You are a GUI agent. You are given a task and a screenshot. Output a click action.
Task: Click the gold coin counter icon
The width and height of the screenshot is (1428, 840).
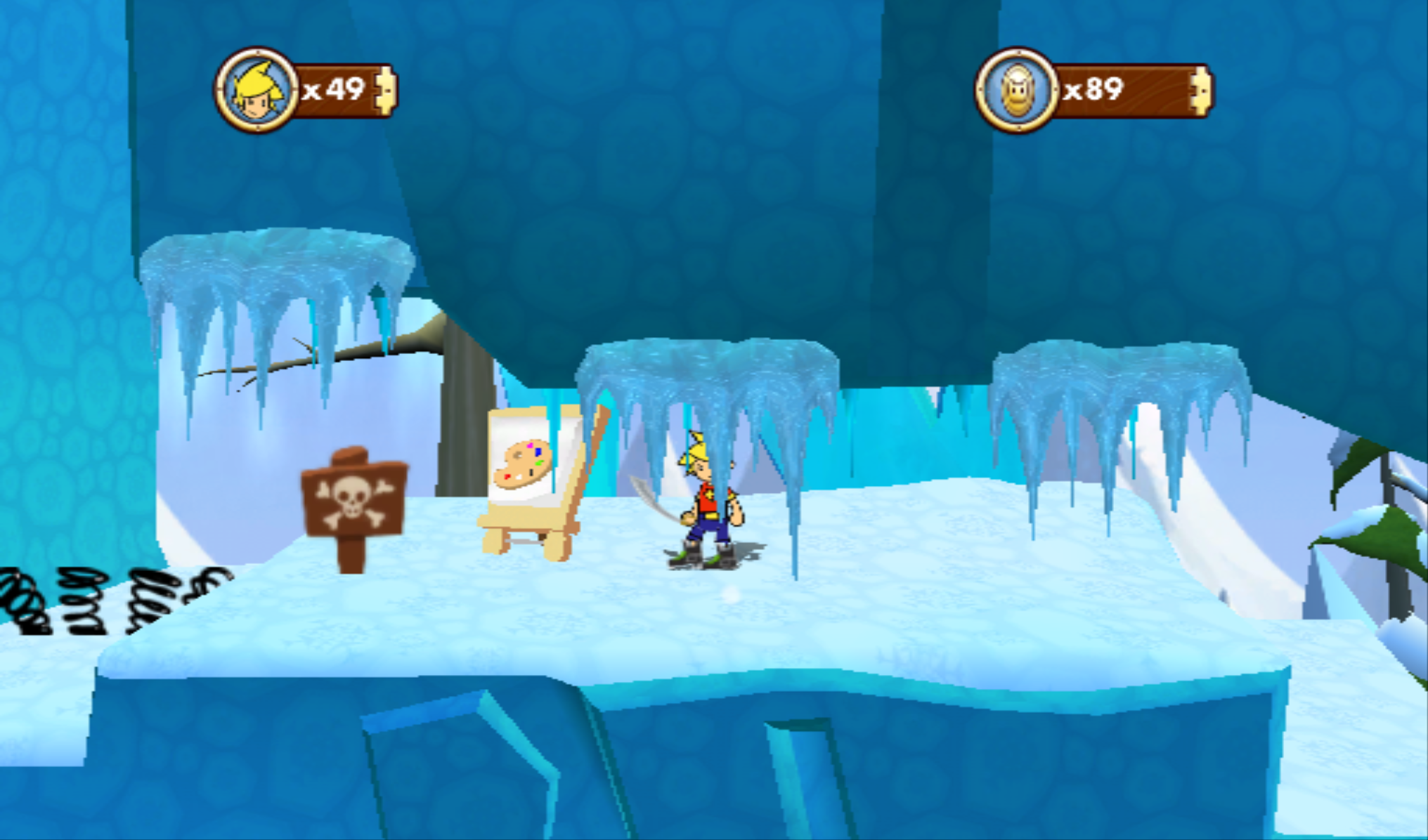1016,90
